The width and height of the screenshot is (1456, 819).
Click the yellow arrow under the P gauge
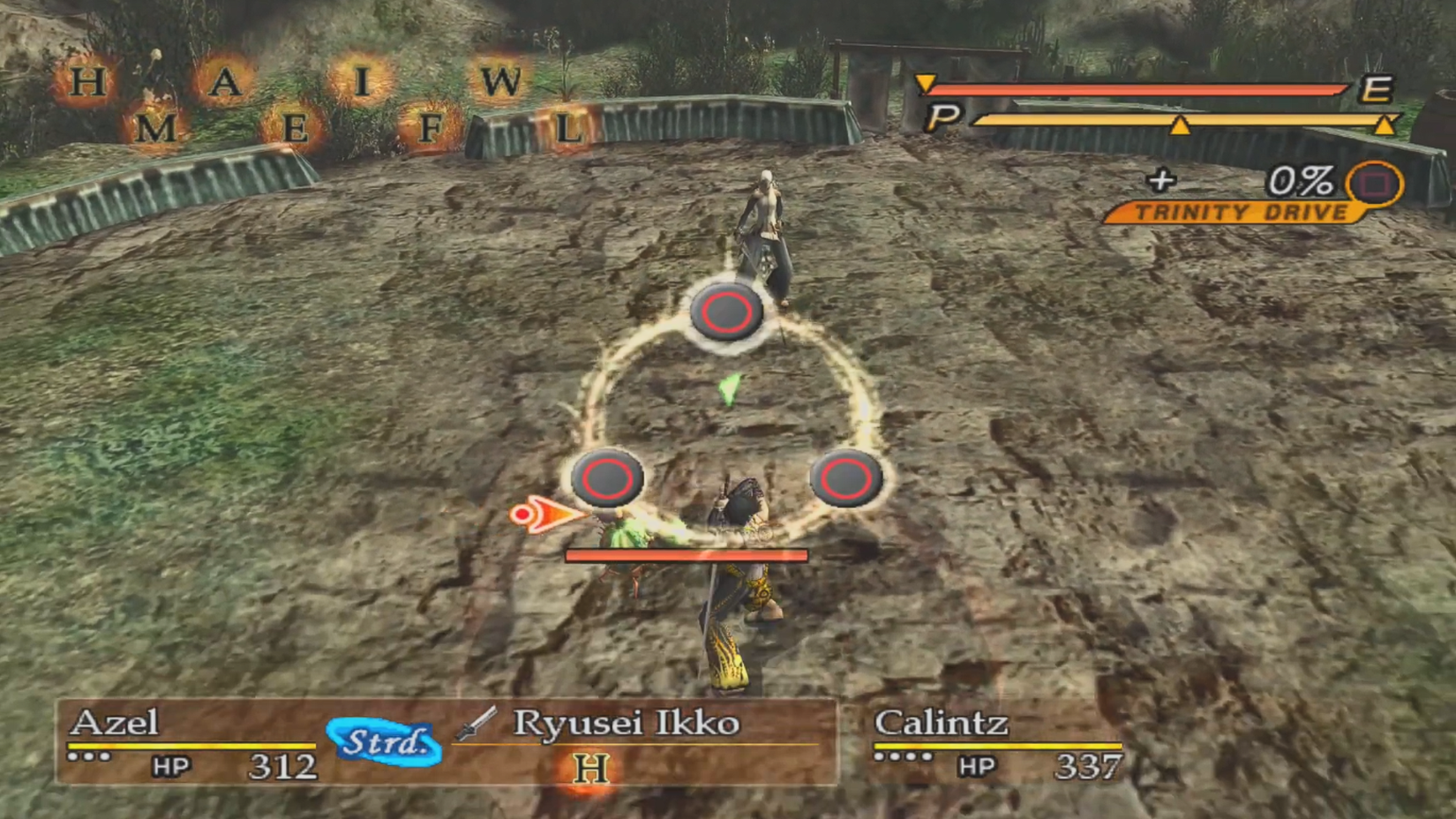coord(1181,127)
